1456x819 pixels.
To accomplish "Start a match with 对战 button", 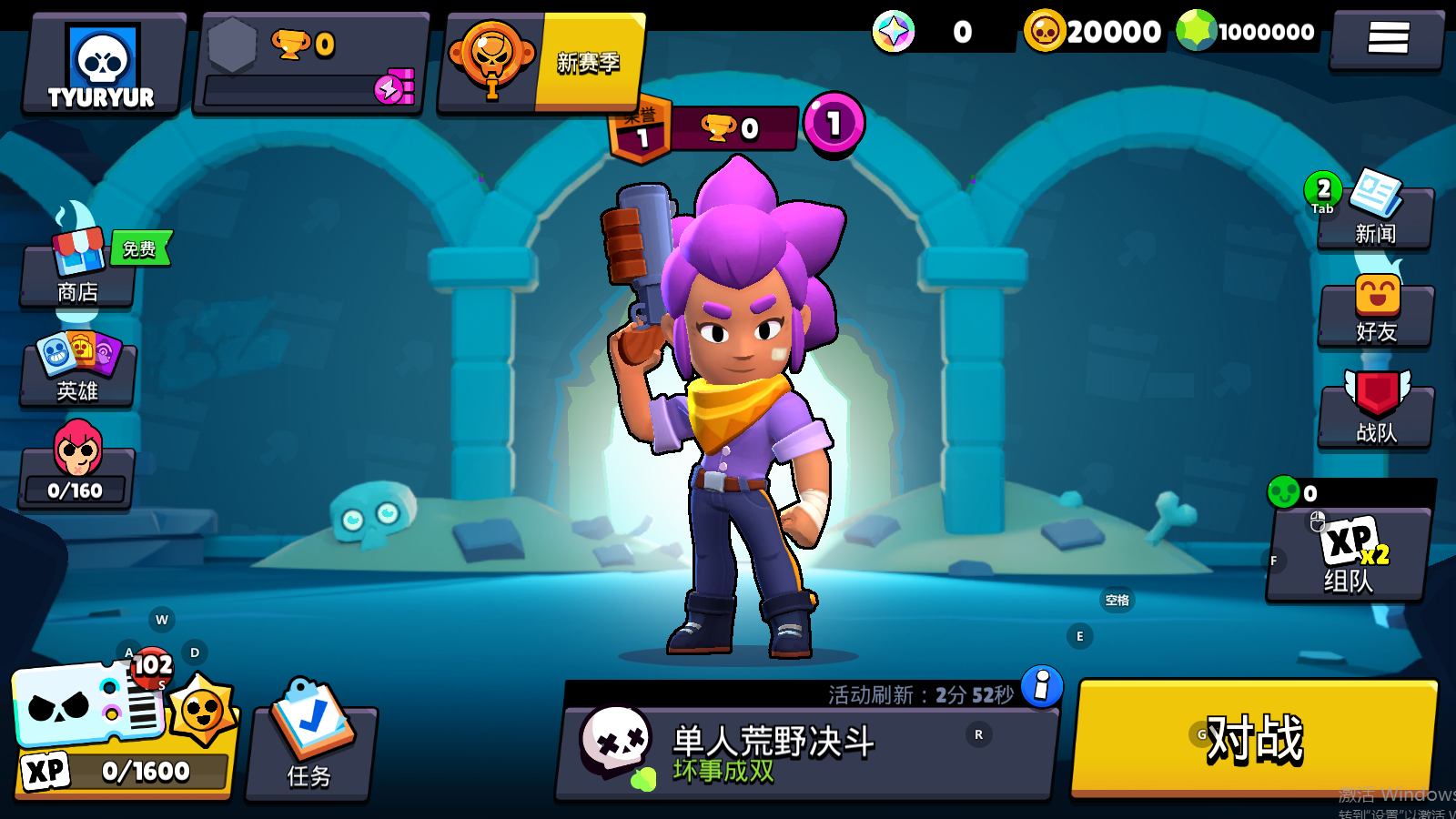I will (x=1254, y=737).
